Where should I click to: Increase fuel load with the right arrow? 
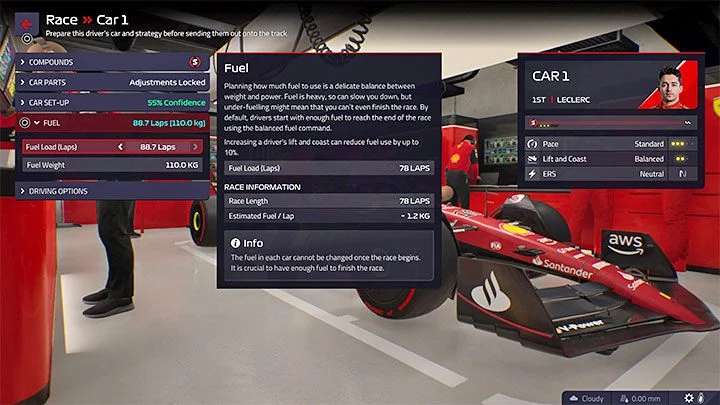[198, 146]
